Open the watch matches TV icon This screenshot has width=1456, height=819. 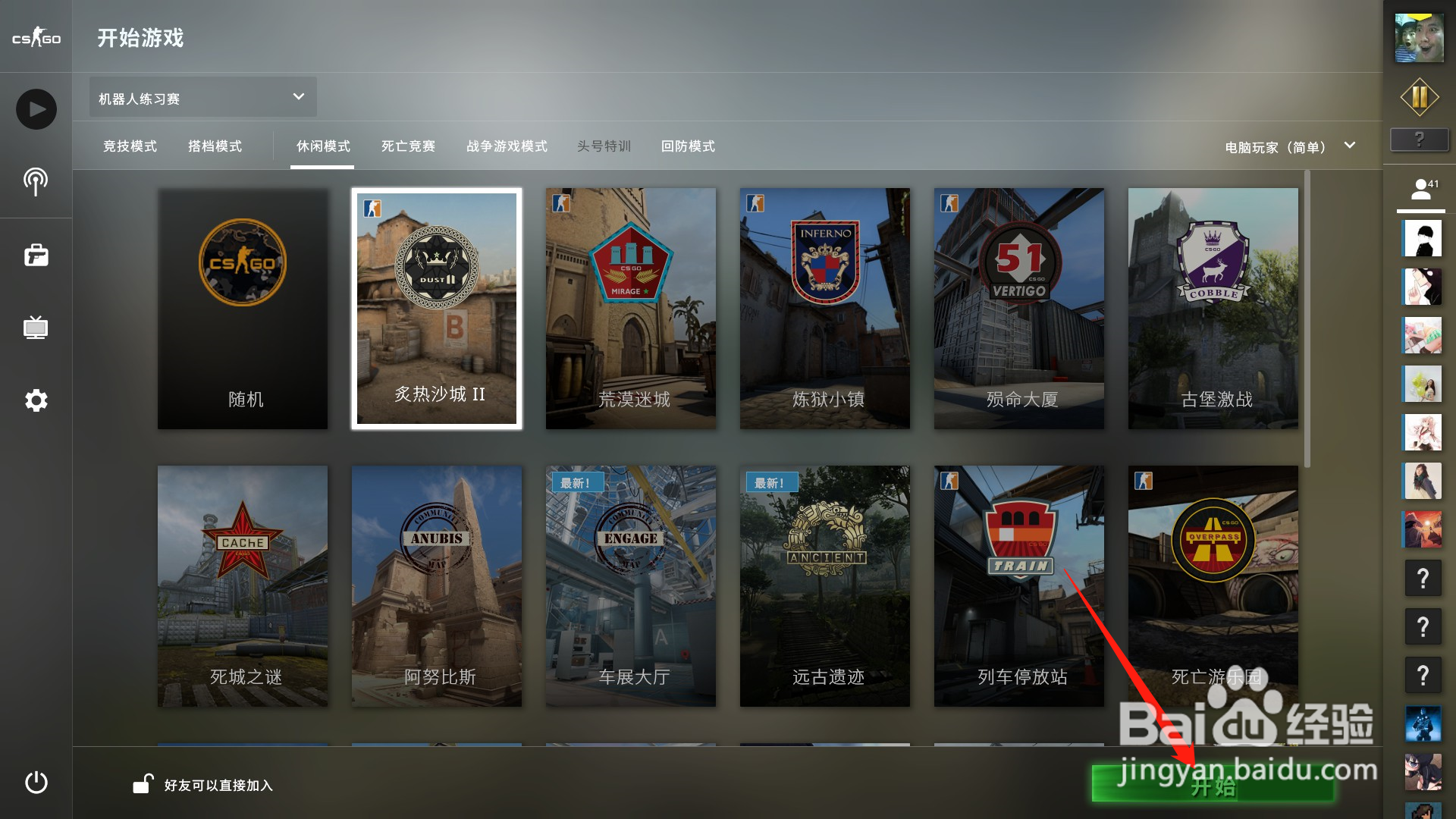point(35,328)
